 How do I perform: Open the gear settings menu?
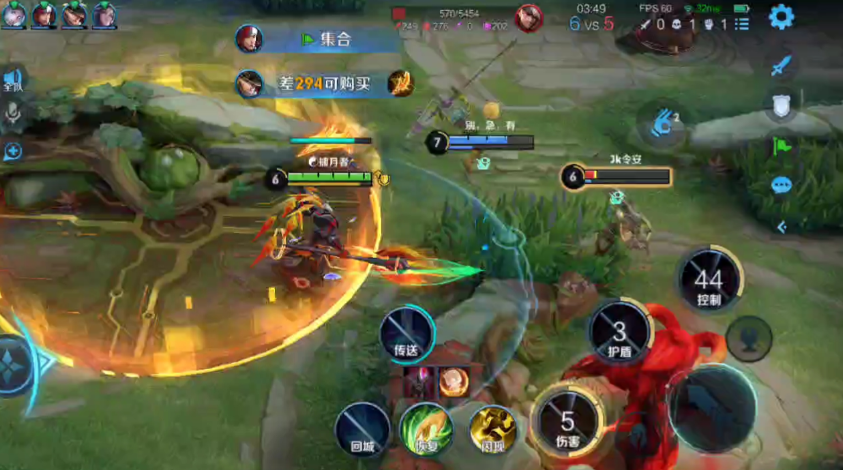(x=781, y=17)
